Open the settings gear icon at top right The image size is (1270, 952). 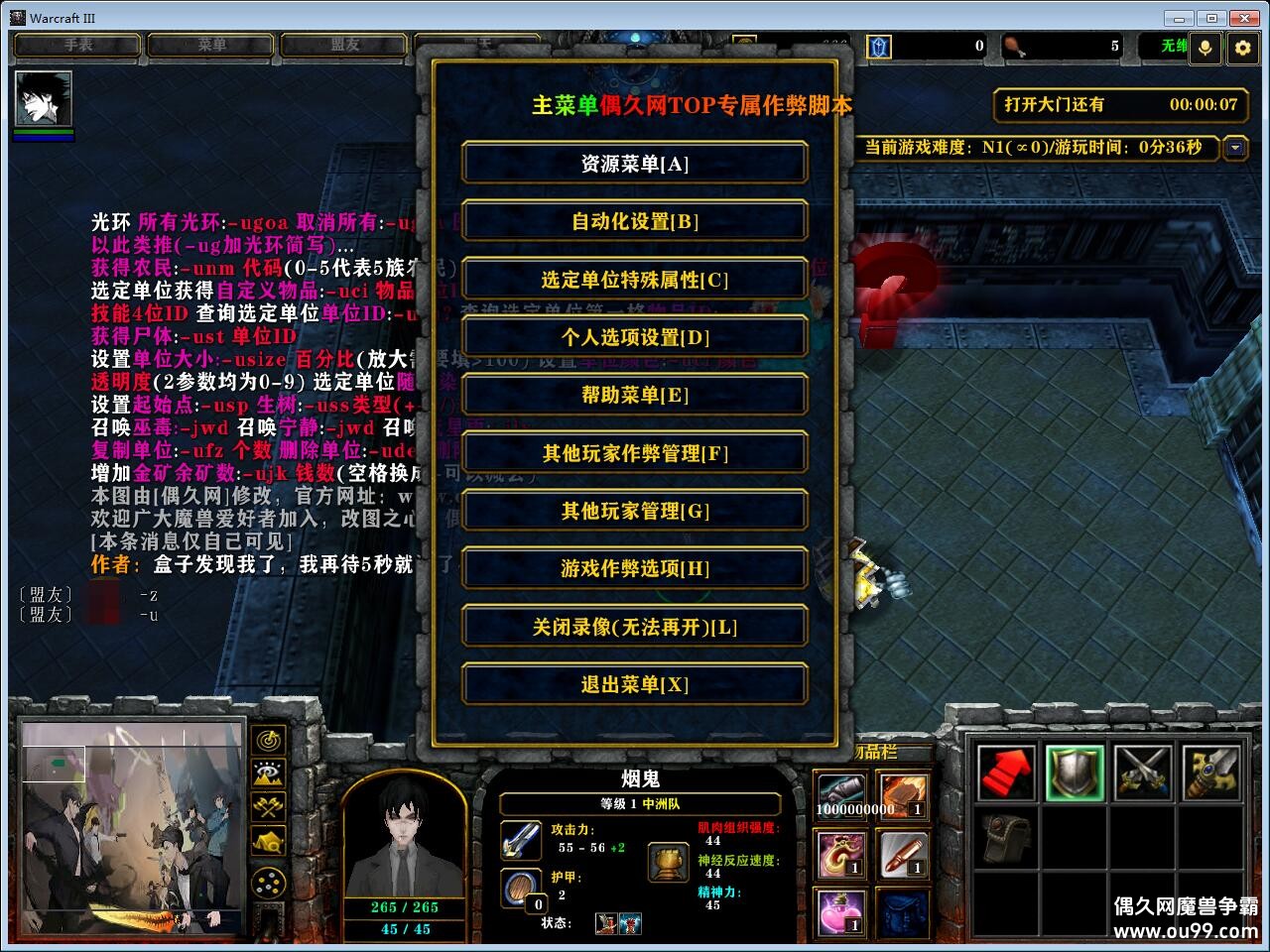click(x=1243, y=47)
